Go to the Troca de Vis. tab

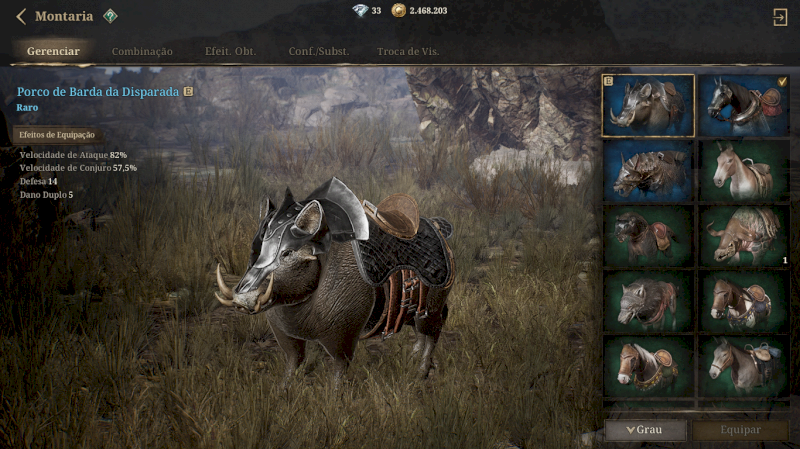pos(408,51)
